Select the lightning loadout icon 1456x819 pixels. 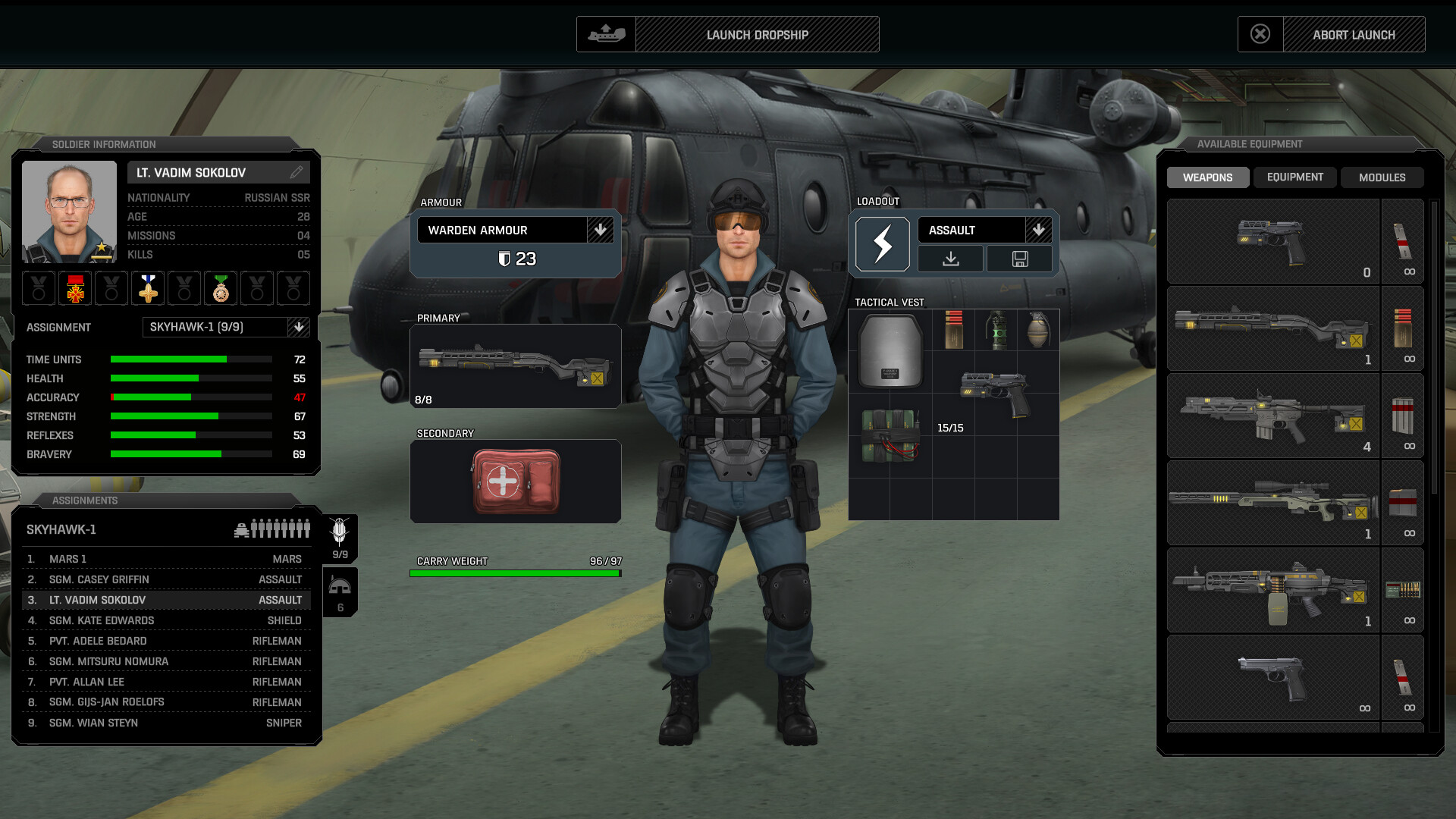coord(882,243)
